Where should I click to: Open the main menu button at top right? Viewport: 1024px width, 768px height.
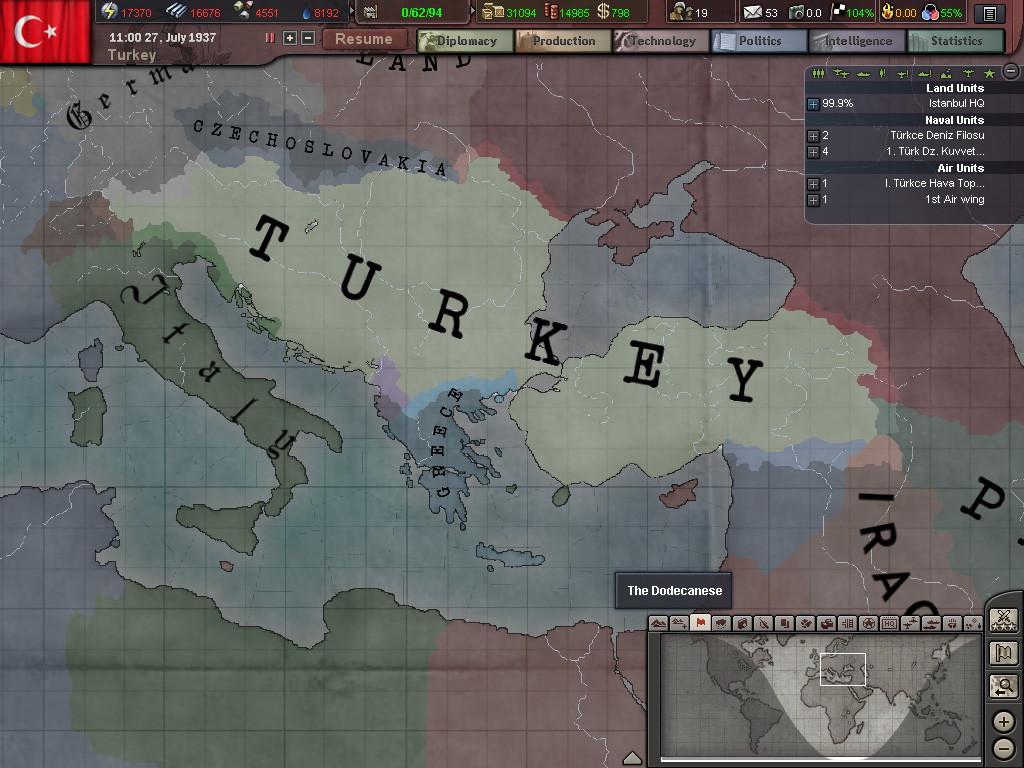pos(989,14)
